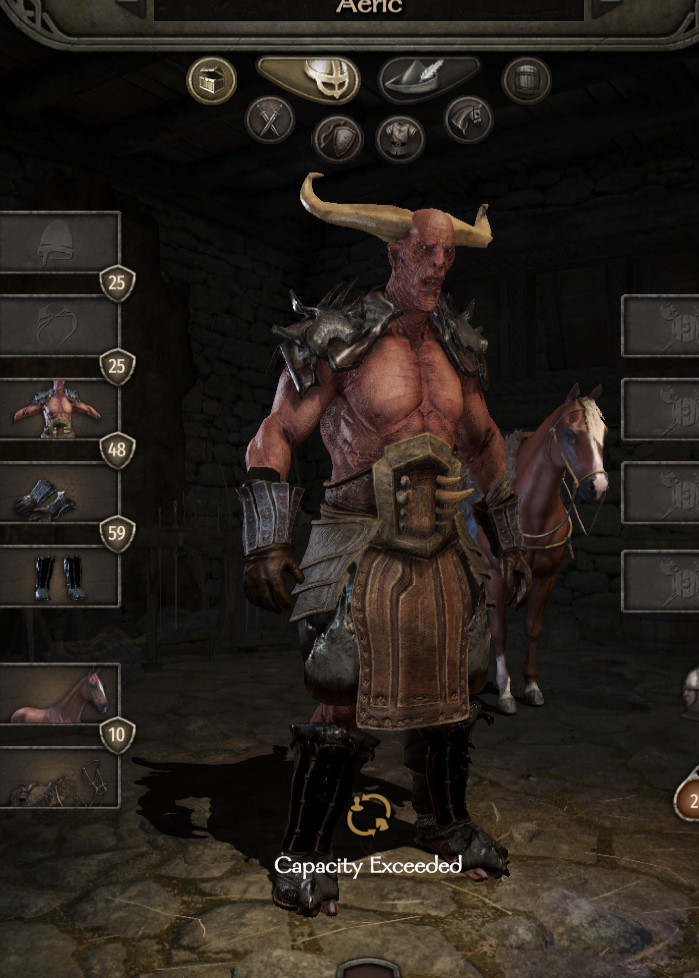Screen dimensions: 699x978
Task: Select the empty helmet equipment slot
Action: (59, 242)
